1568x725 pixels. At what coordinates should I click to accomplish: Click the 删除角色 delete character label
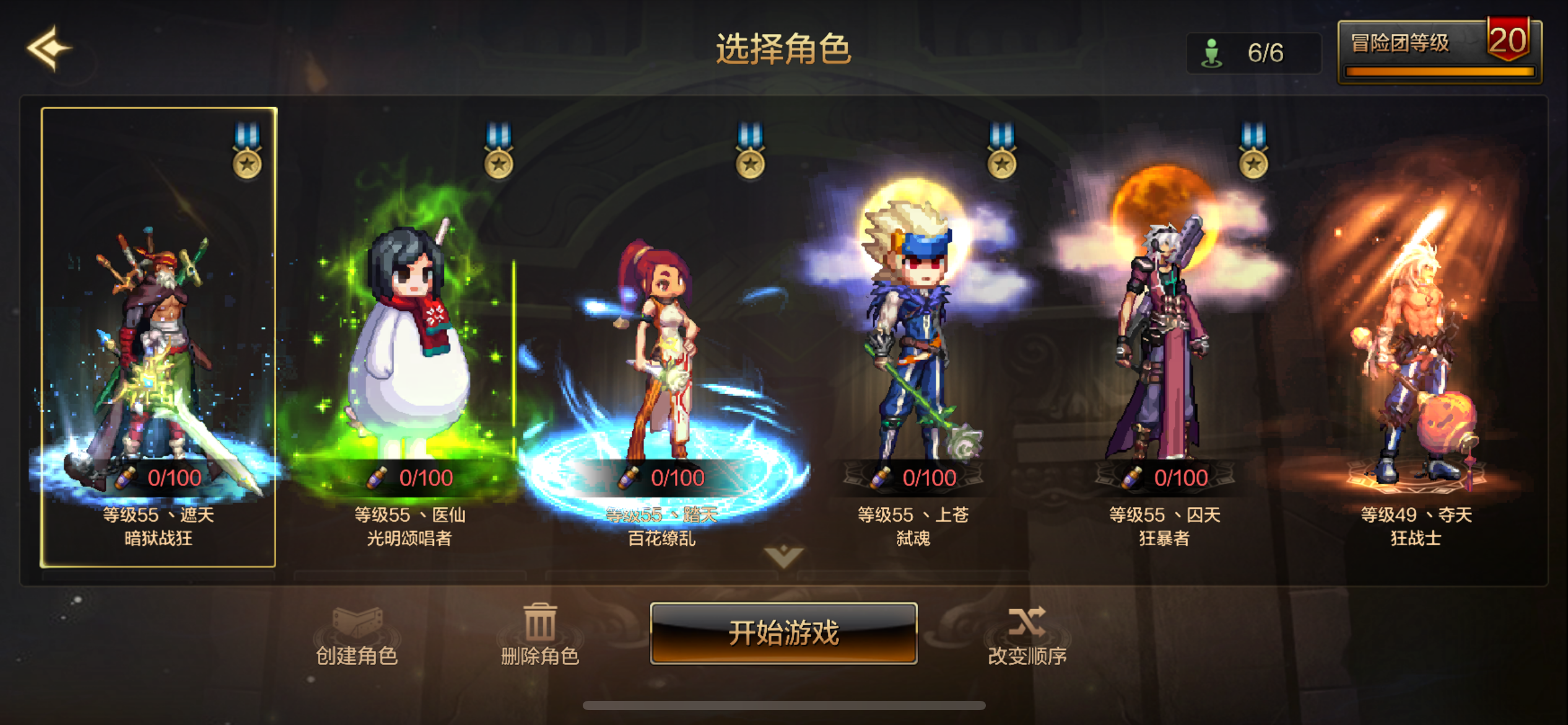[x=538, y=654]
